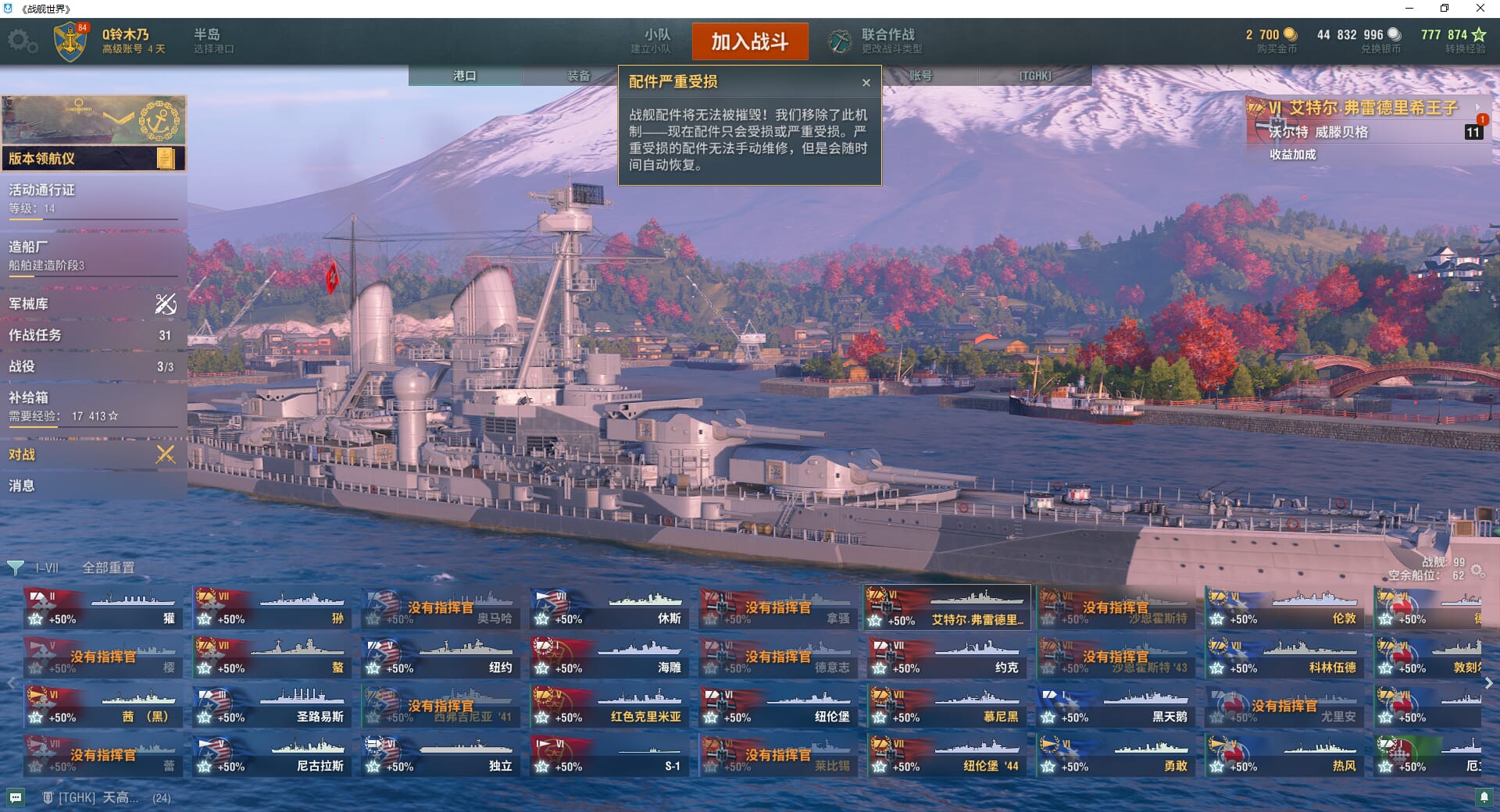The width and height of the screenshot is (1500, 812).
Task: View the 活动通行证 event pass
Action: pyautogui.click(x=92, y=198)
